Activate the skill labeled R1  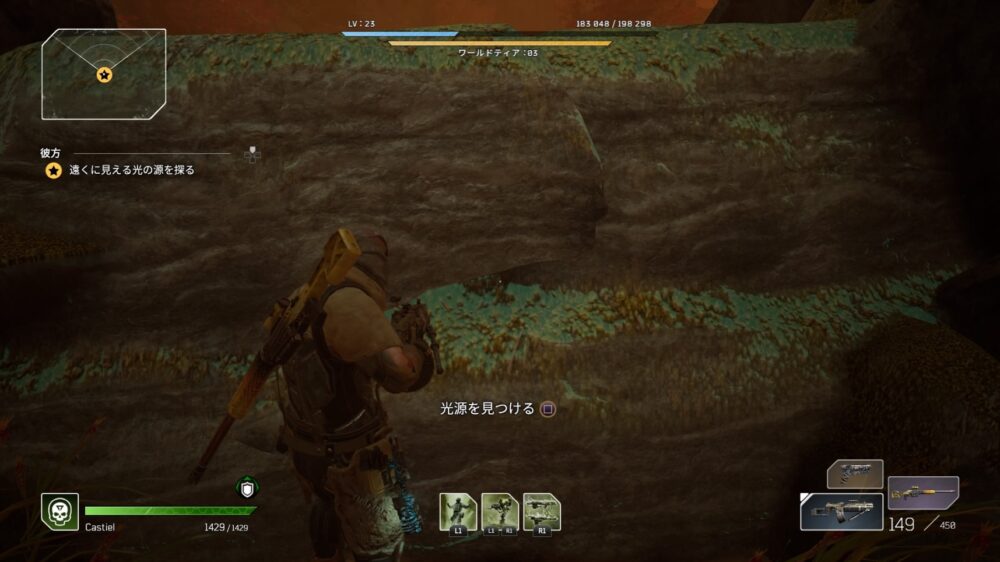[542, 511]
